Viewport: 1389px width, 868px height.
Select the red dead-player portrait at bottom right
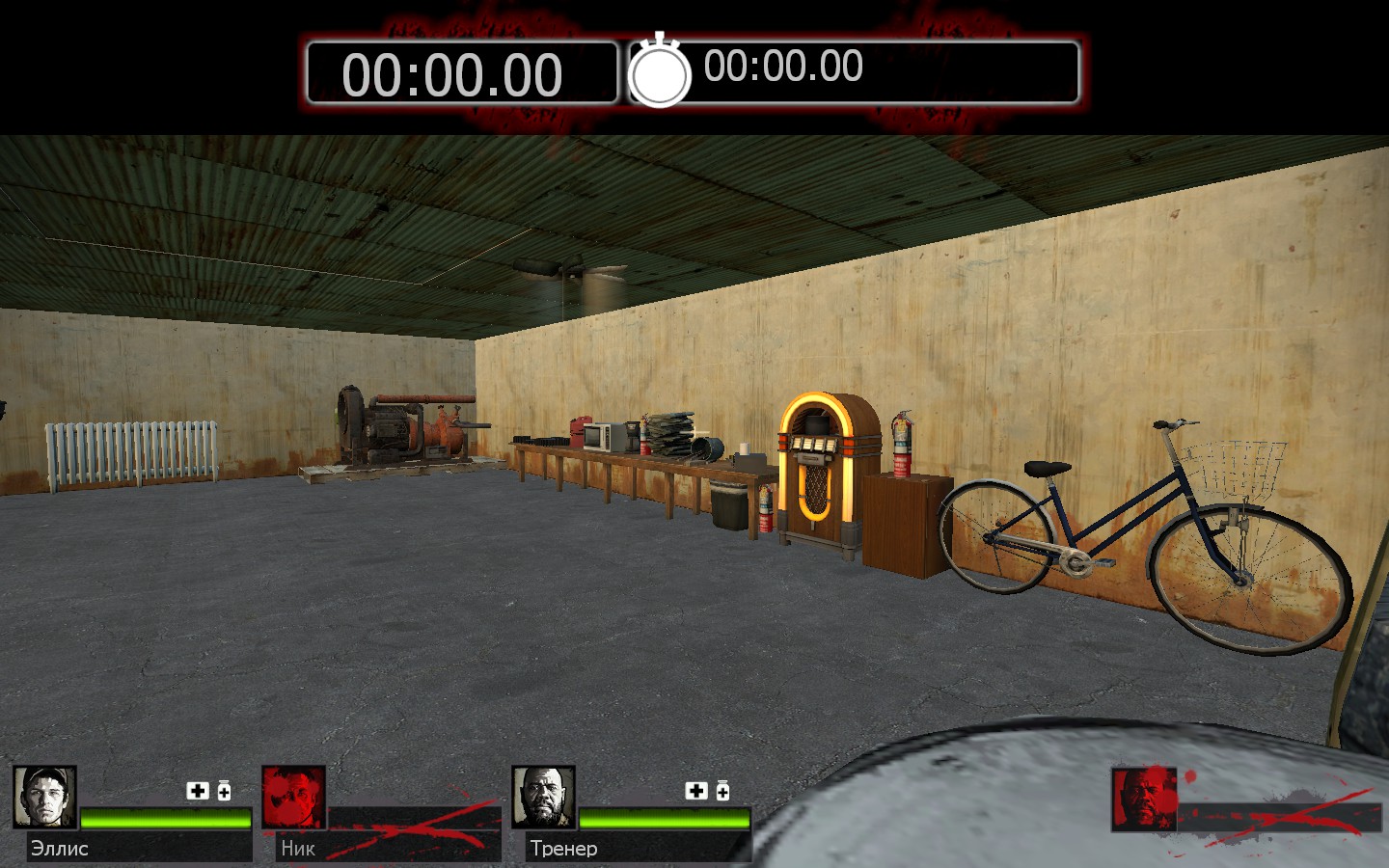(1144, 800)
